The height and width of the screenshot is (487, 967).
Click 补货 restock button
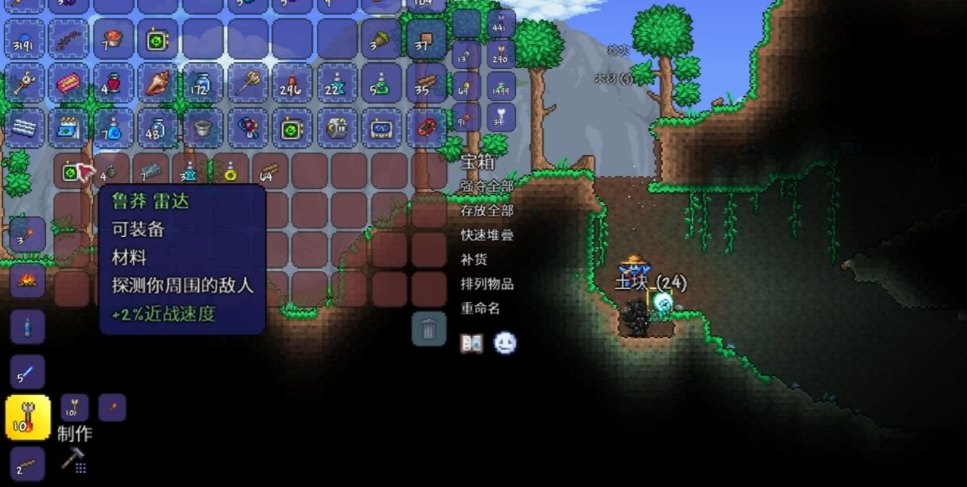[x=473, y=259]
